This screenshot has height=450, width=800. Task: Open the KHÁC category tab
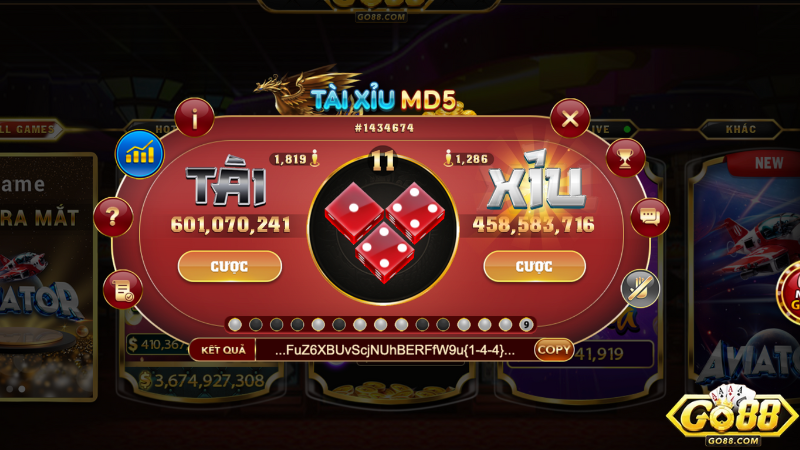pos(740,129)
